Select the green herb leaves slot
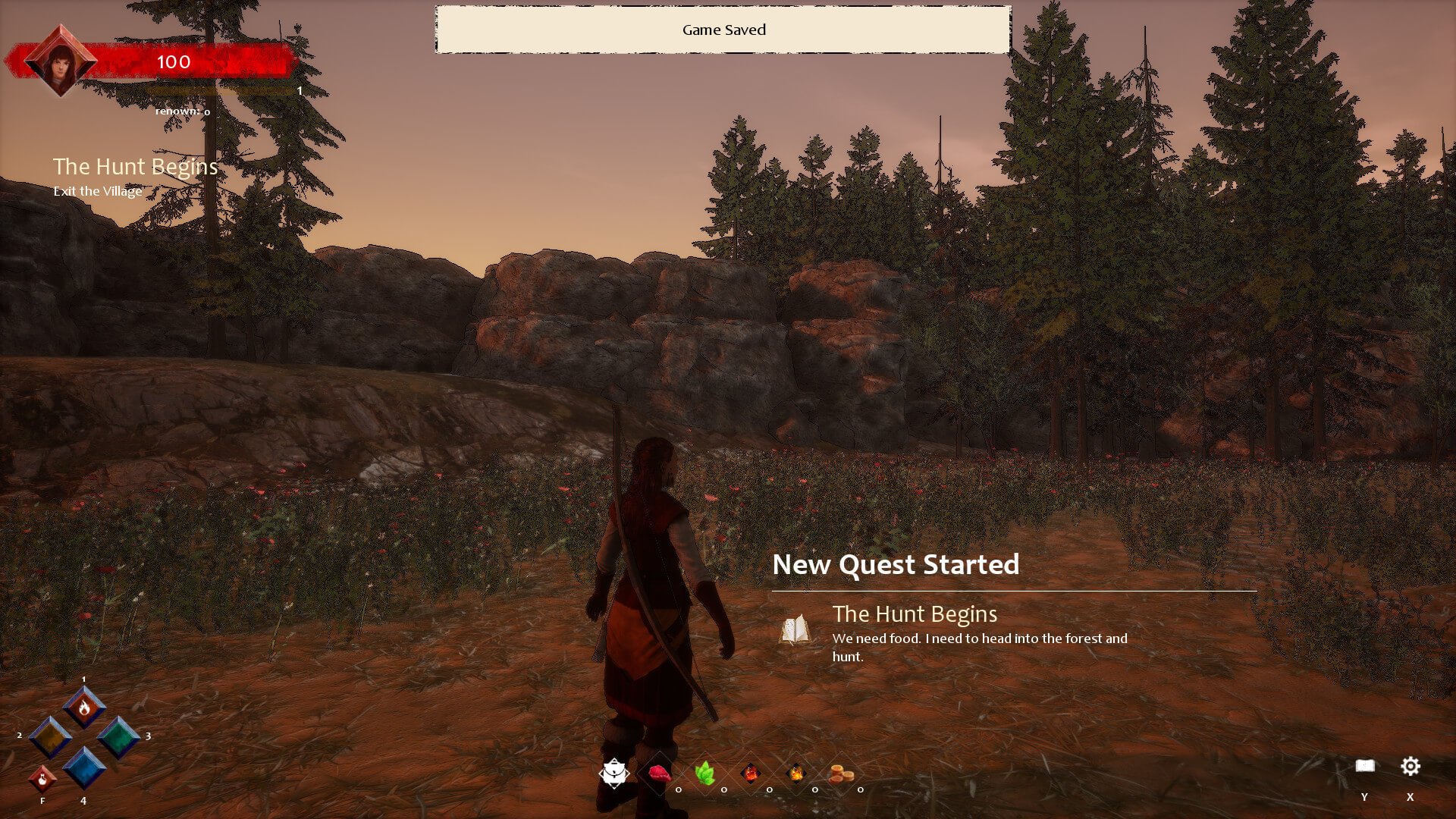1456x819 pixels. click(705, 773)
